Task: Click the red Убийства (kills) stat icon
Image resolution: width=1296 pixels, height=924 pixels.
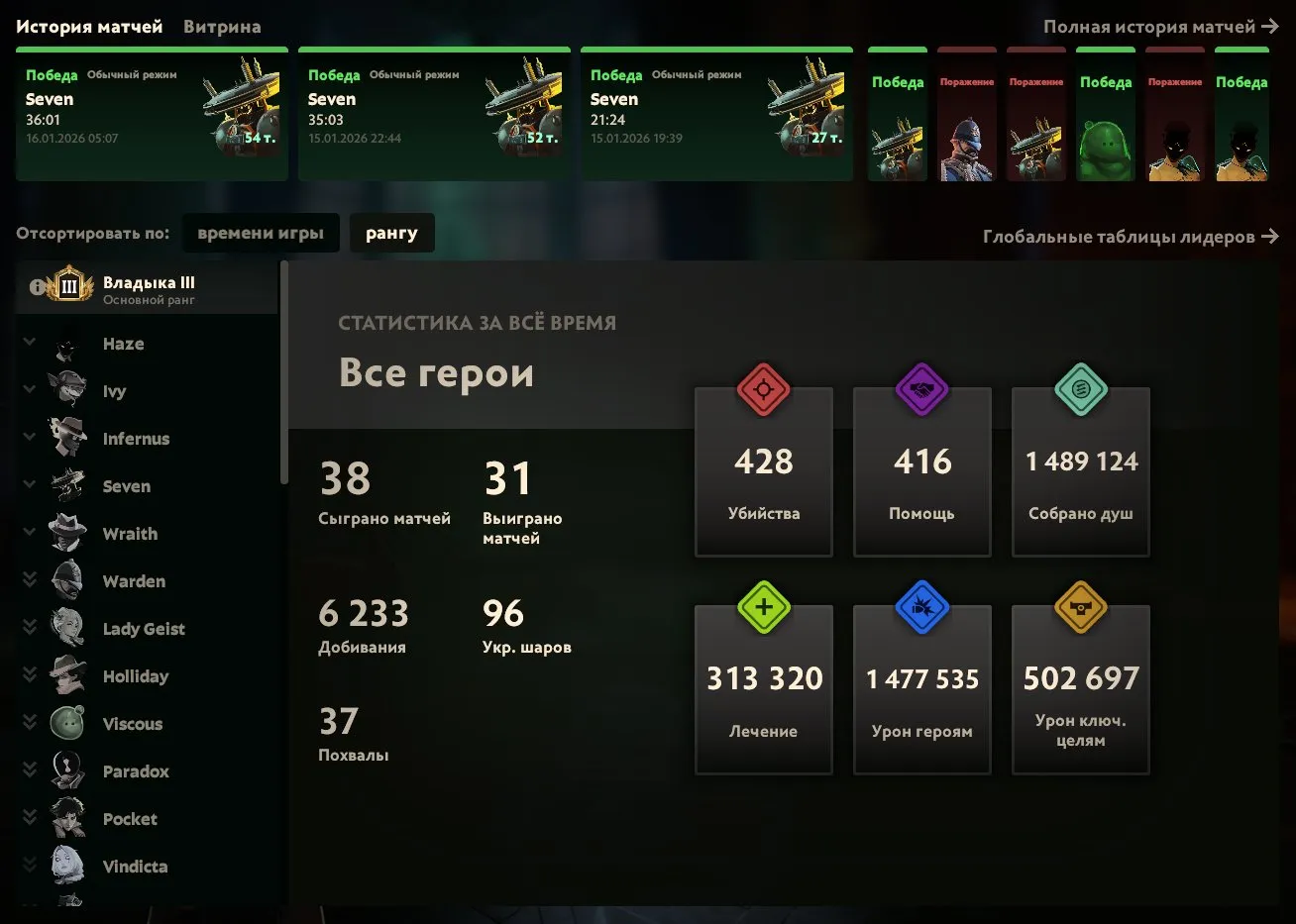Action: pos(763,389)
